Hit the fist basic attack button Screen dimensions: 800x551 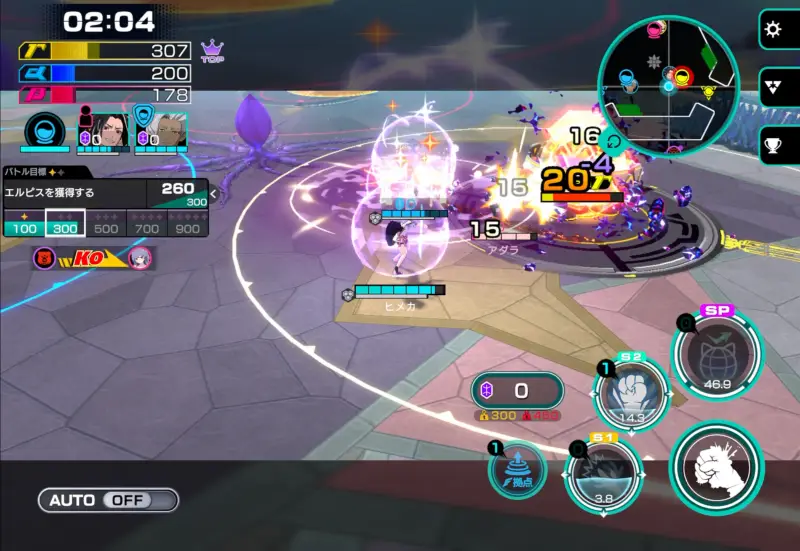pos(716,467)
